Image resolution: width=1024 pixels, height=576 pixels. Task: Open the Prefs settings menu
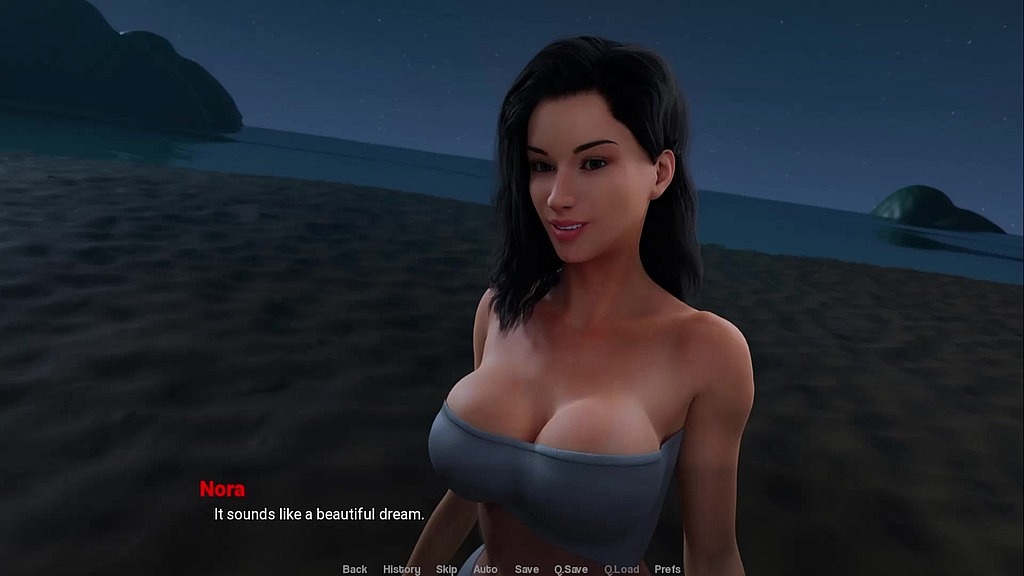[667, 569]
